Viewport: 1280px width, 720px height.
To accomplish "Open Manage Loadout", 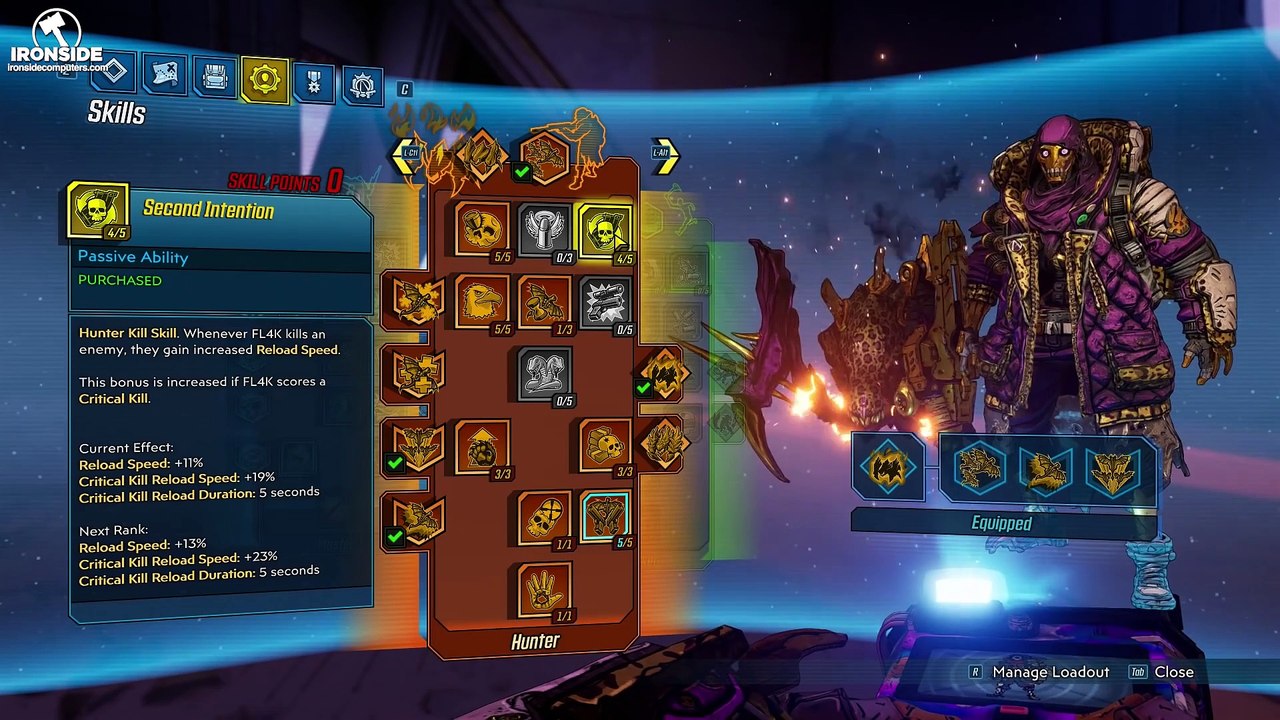I will point(1050,672).
